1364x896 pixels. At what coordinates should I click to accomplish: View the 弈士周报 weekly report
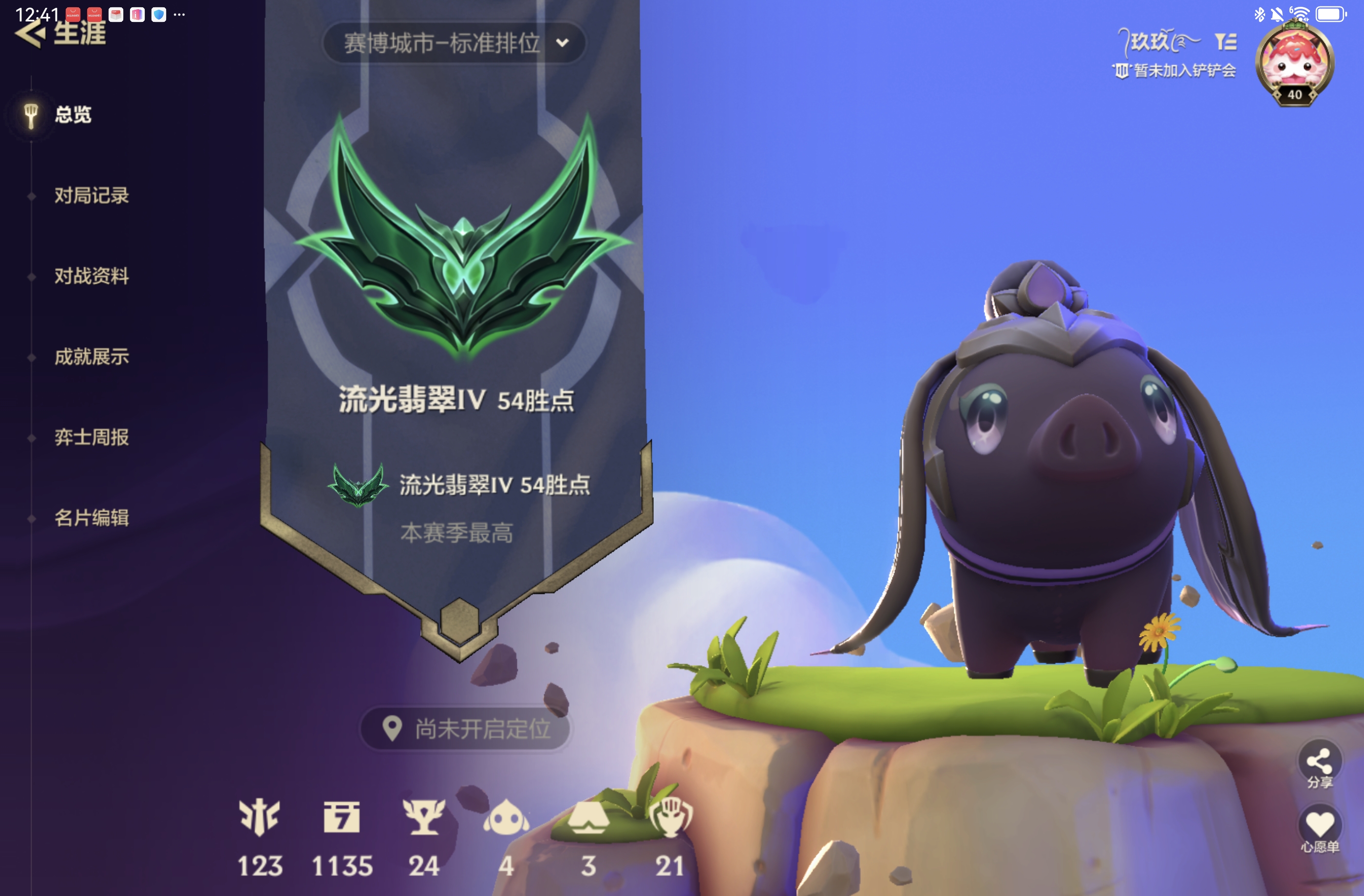coord(91,437)
